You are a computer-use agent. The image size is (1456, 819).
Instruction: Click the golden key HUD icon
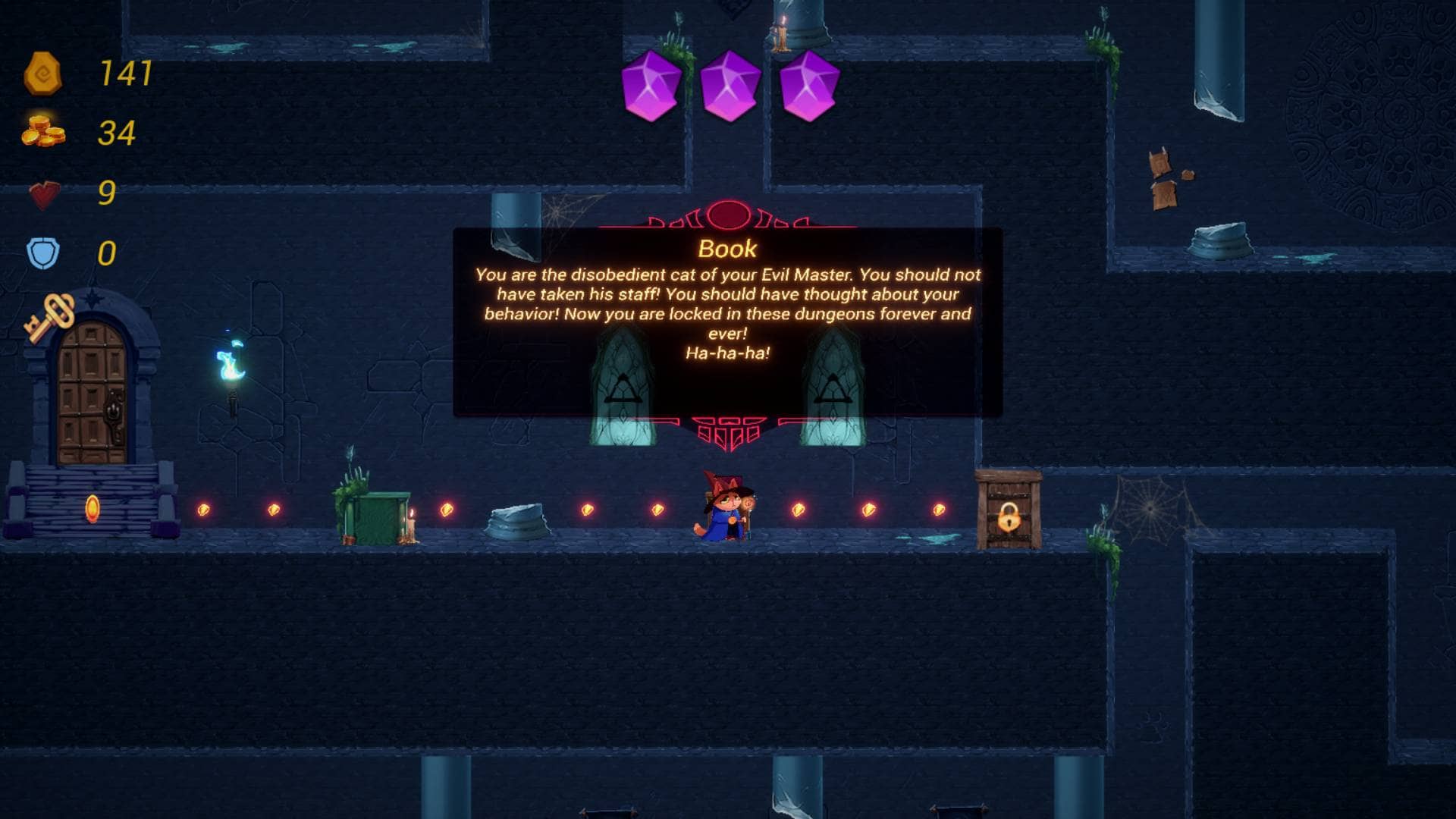point(50,317)
